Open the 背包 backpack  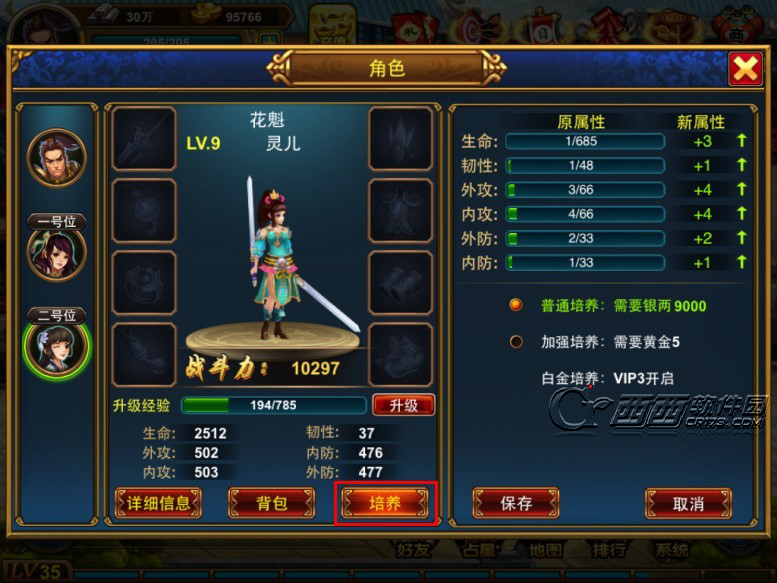click(272, 503)
